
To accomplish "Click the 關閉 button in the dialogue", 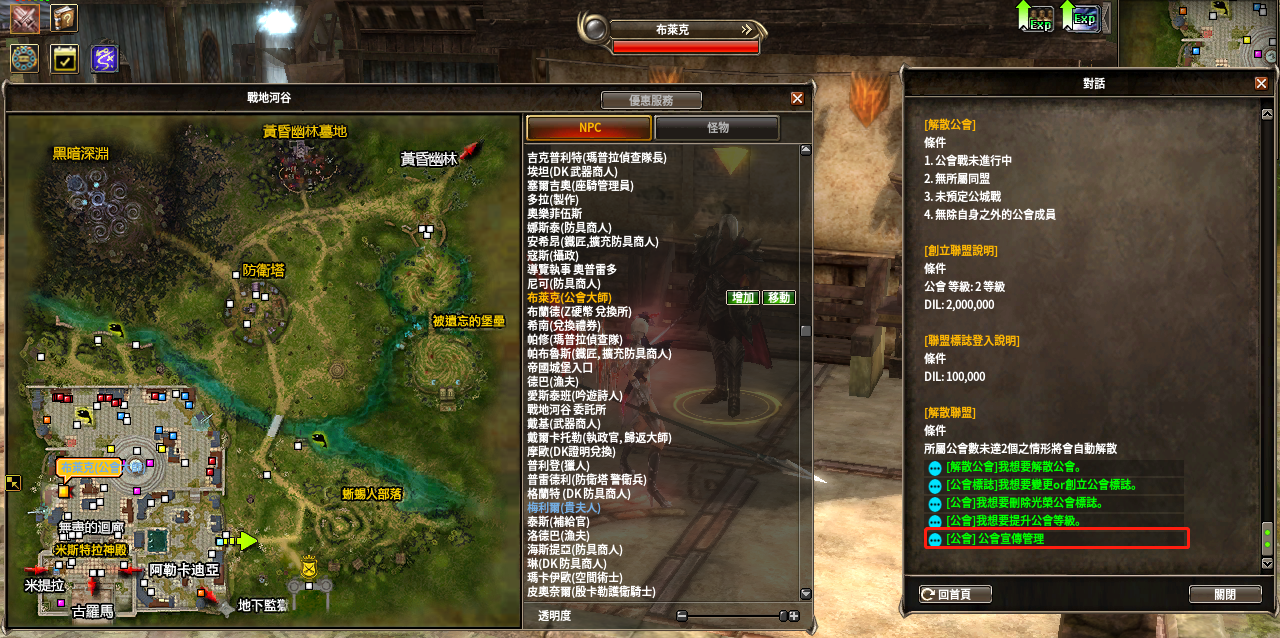I will click(x=1224, y=594).
